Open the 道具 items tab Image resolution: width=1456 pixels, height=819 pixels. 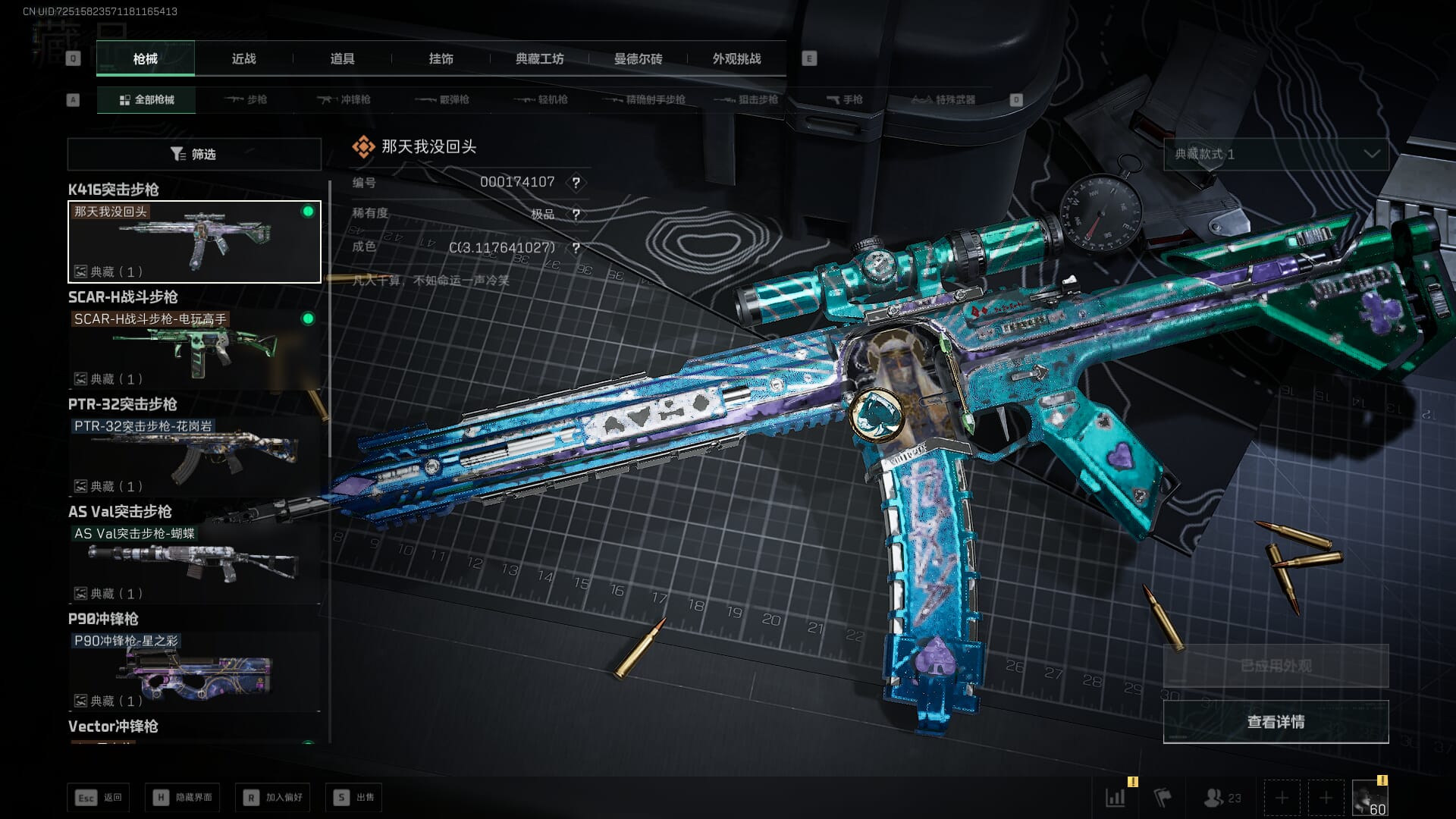pyautogui.click(x=342, y=58)
